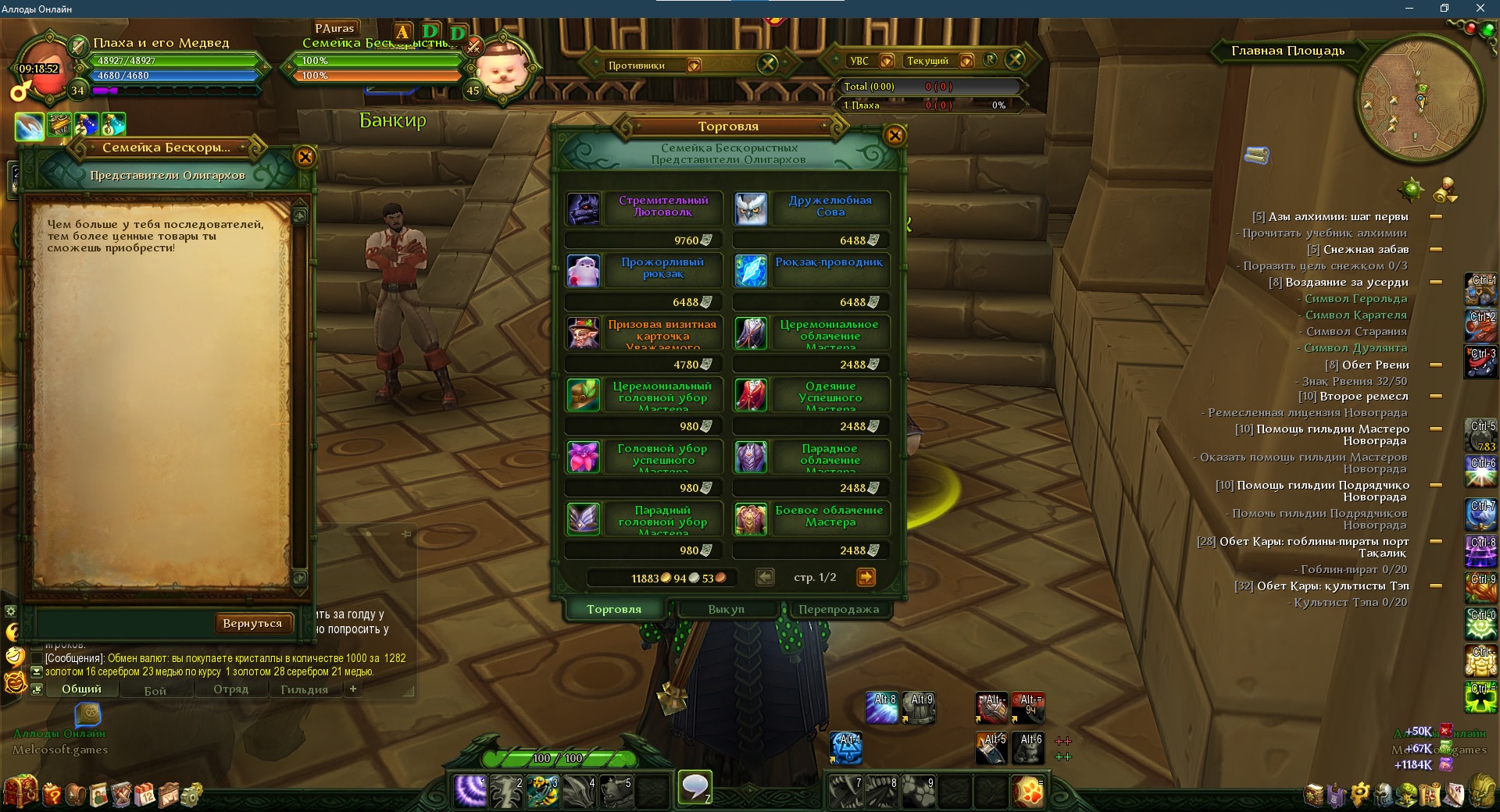Close the Противники panel
Viewport: 1500px width, 812px height.
click(768, 64)
